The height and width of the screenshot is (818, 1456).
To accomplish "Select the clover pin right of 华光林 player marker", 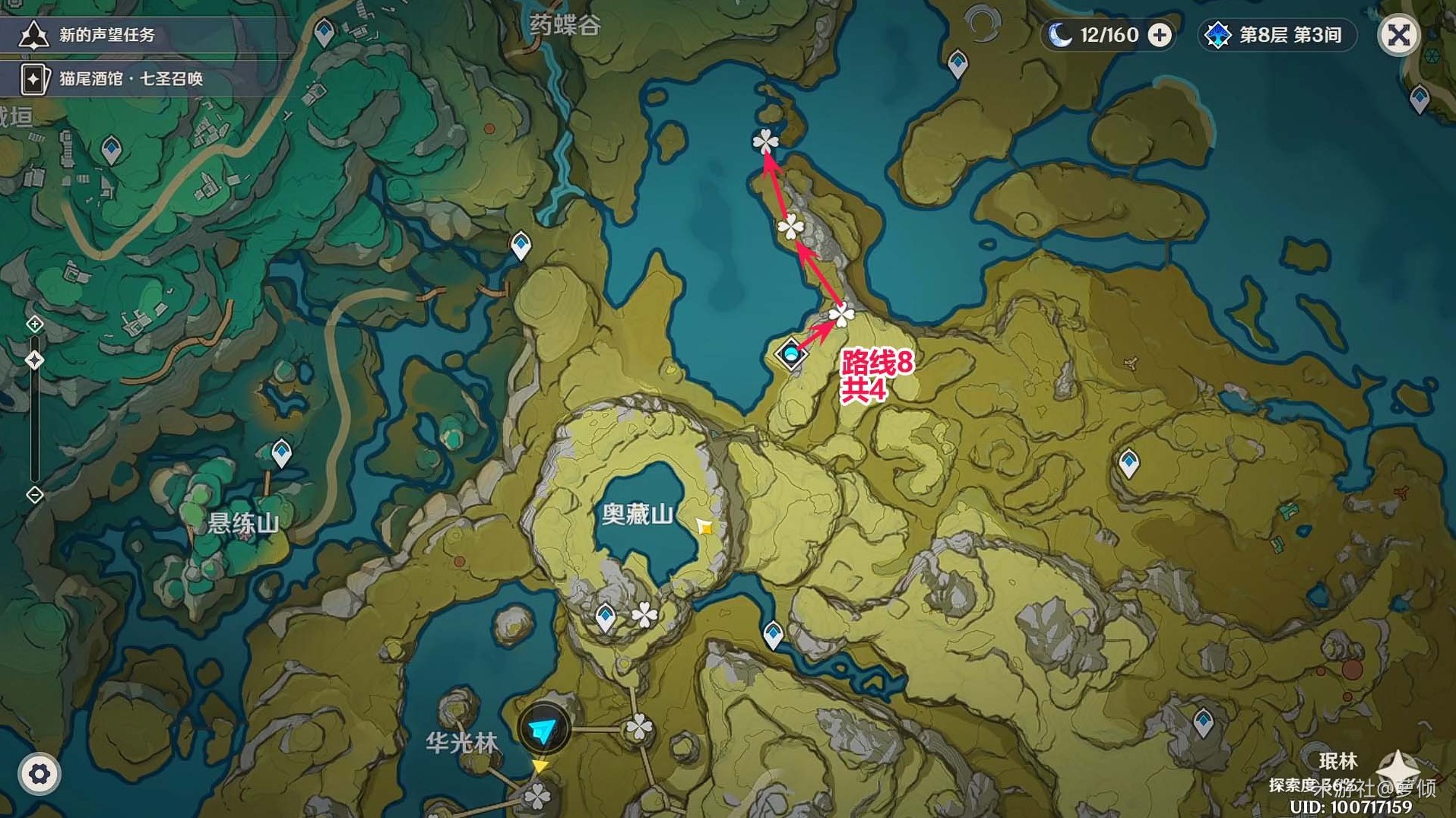I will click(638, 728).
